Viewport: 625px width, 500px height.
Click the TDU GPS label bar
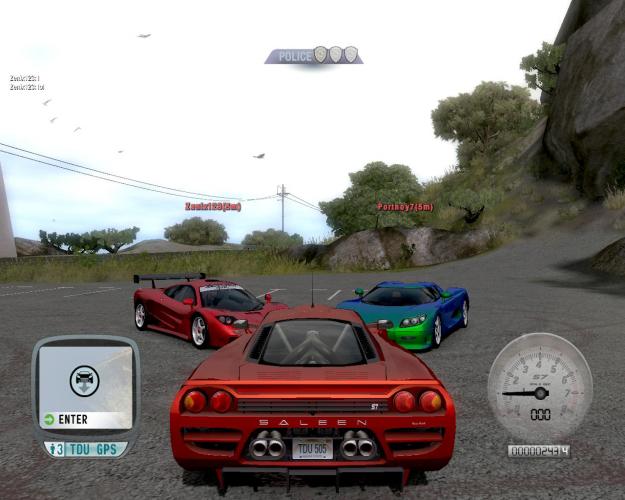coord(85,449)
